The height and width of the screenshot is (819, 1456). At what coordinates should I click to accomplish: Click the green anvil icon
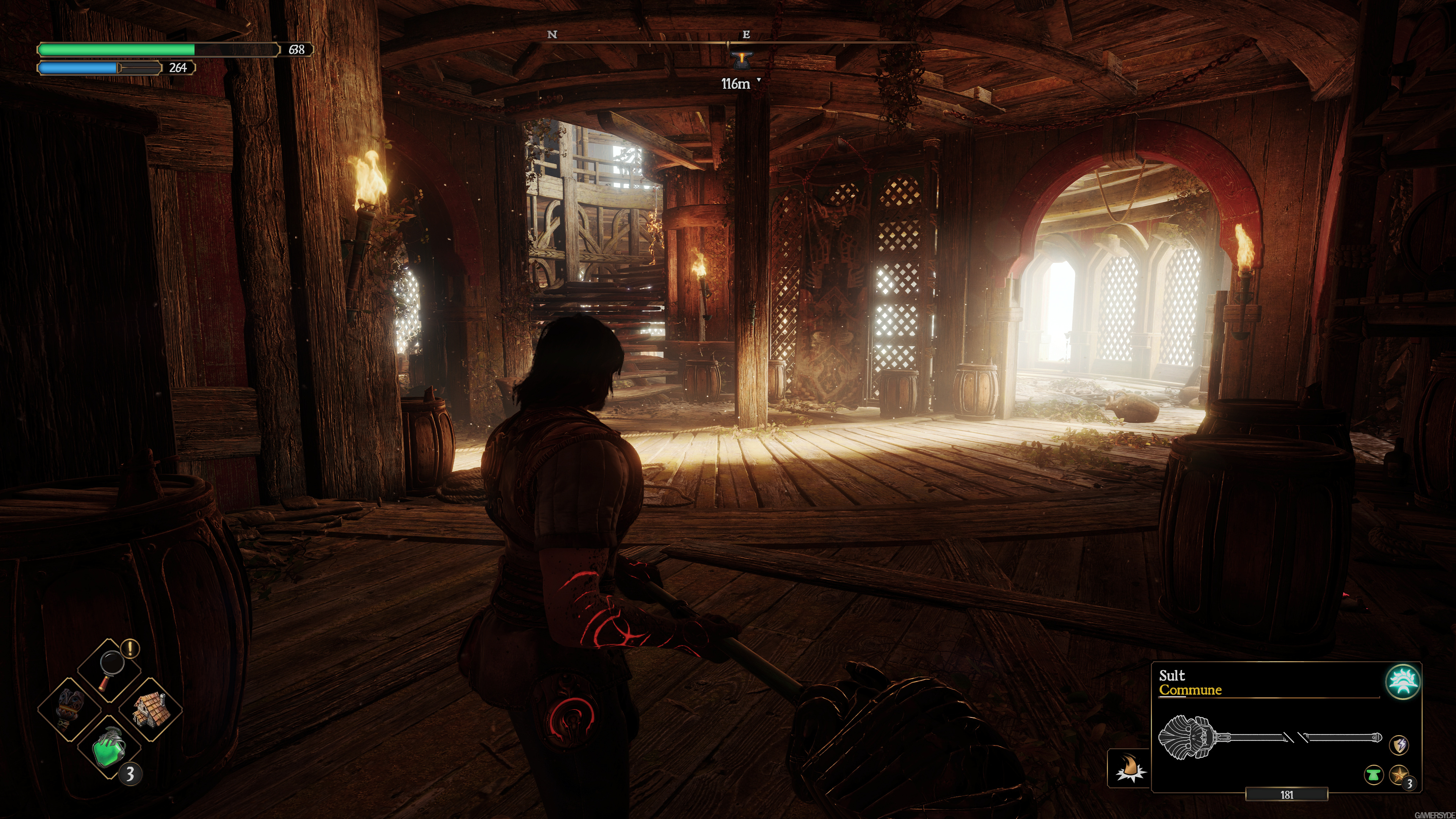pyautogui.click(x=1374, y=774)
